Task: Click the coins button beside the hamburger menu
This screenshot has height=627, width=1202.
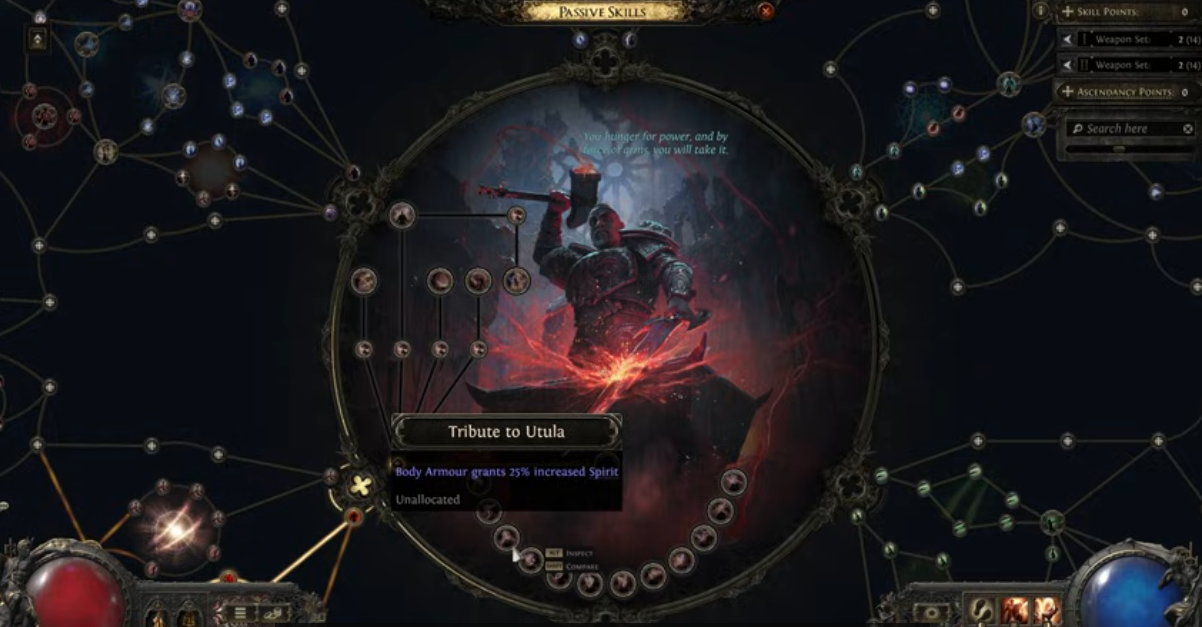Action: tap(272, 612)
